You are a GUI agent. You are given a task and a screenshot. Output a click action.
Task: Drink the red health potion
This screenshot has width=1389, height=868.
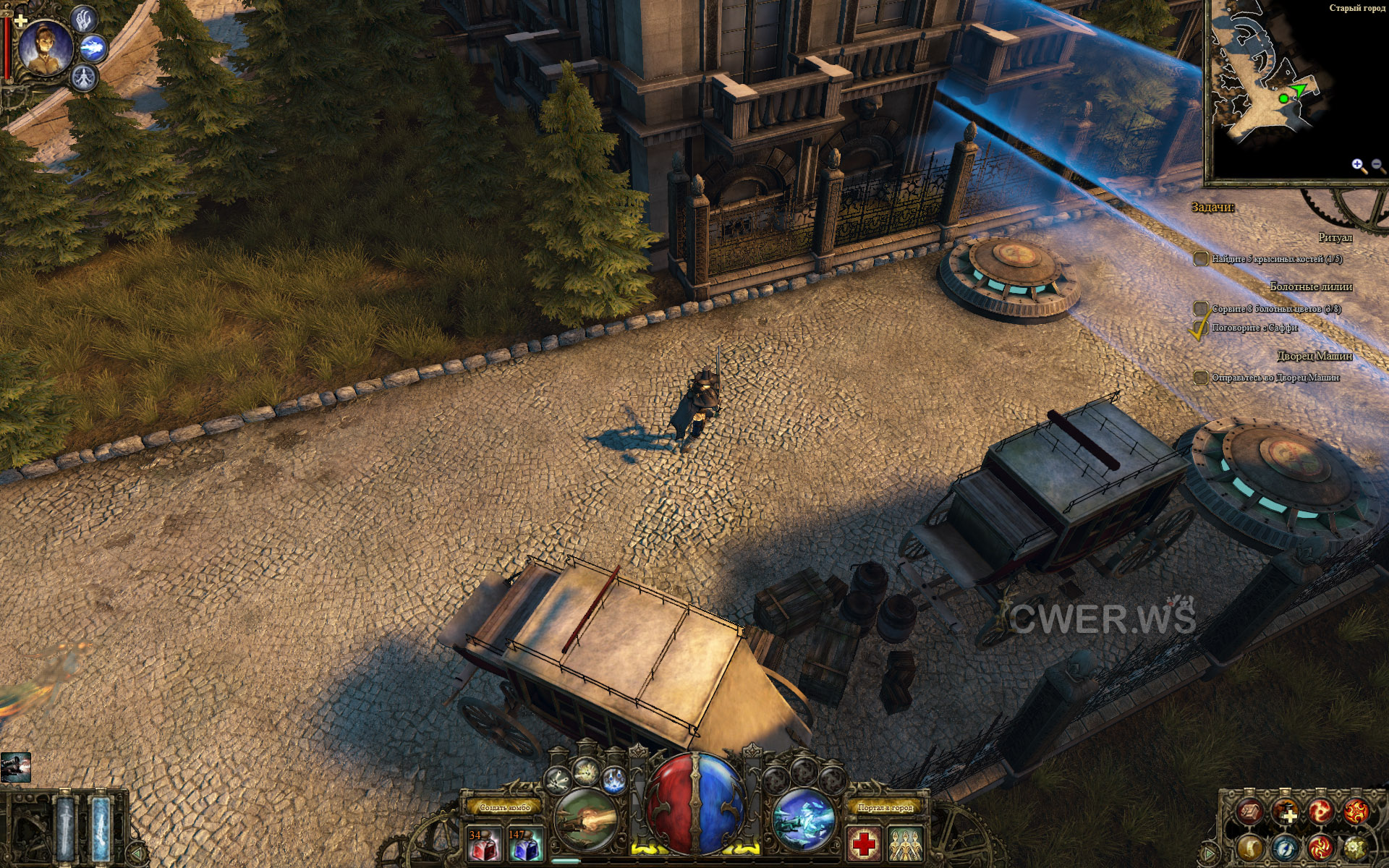click(x=484, y=844)
